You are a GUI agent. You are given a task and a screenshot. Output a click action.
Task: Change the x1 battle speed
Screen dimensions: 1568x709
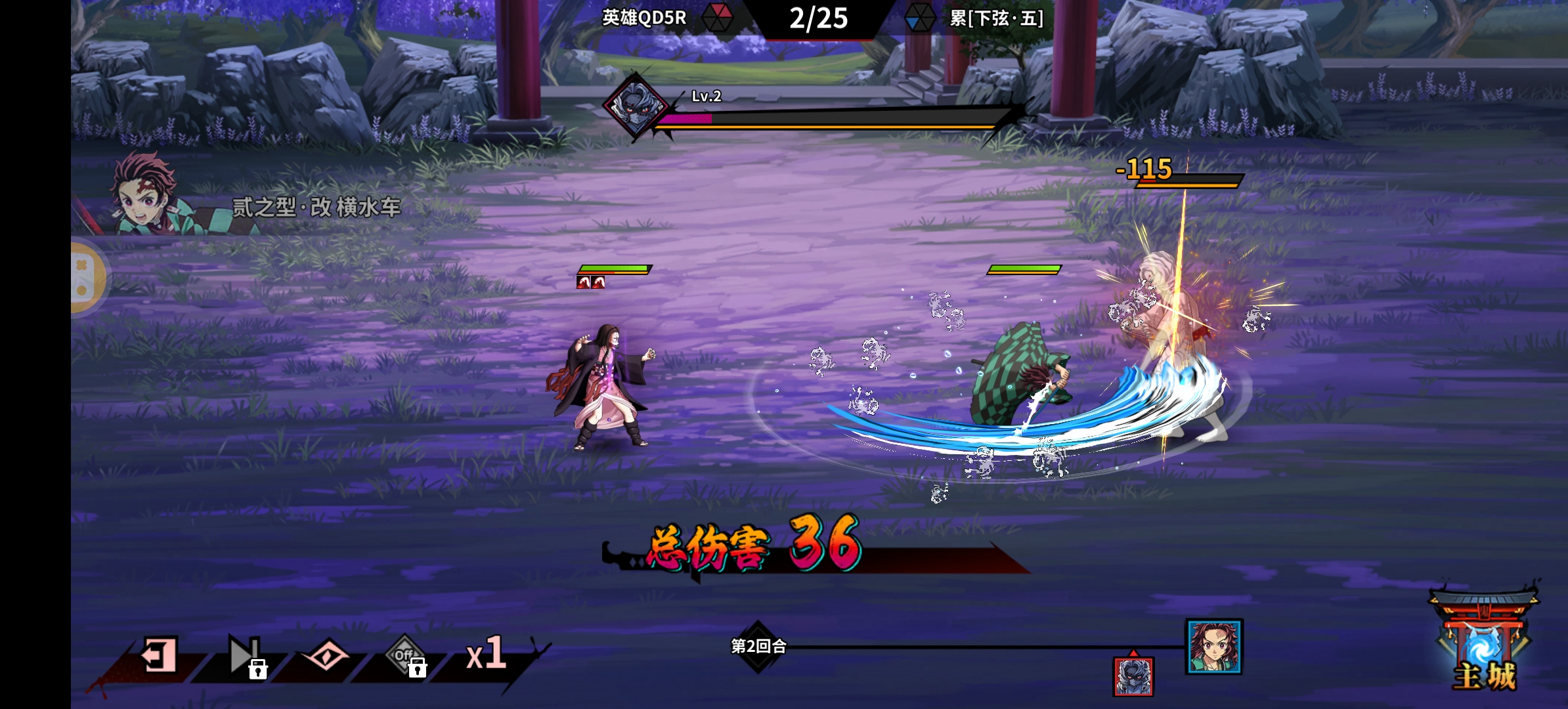(x=486, y=654)
